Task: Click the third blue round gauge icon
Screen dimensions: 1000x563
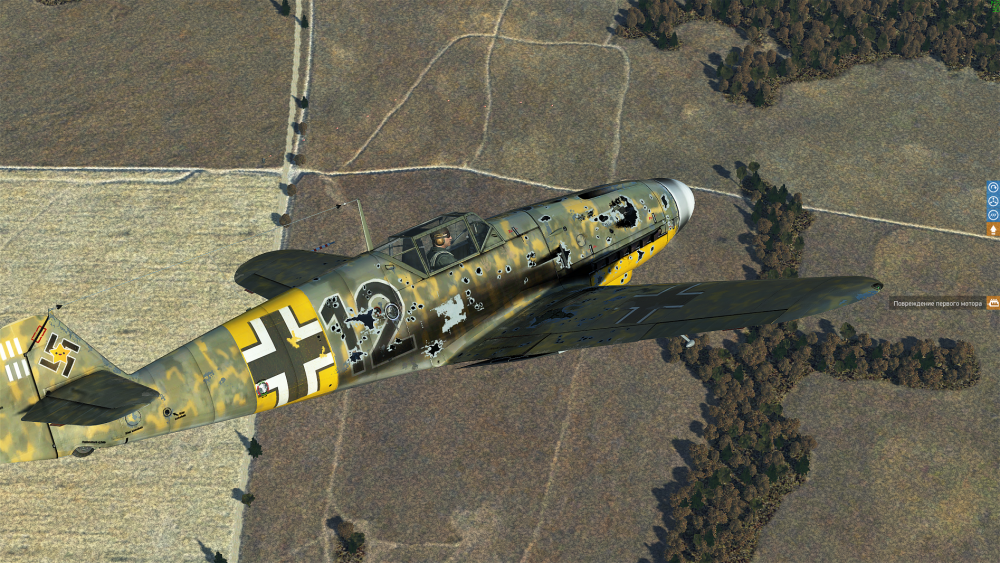Action: coord(993,215)
